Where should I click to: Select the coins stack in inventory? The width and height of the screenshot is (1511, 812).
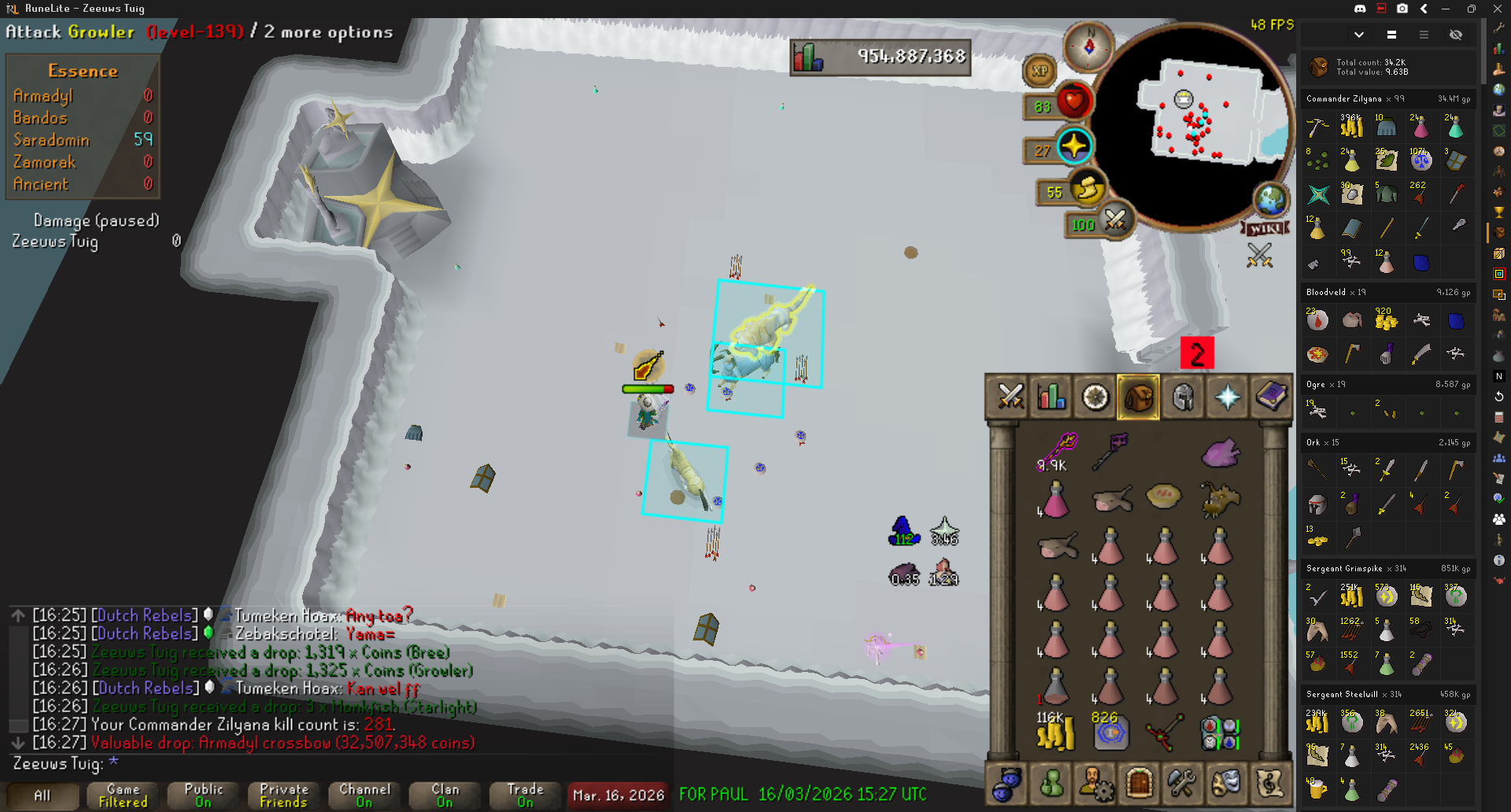1055,733
